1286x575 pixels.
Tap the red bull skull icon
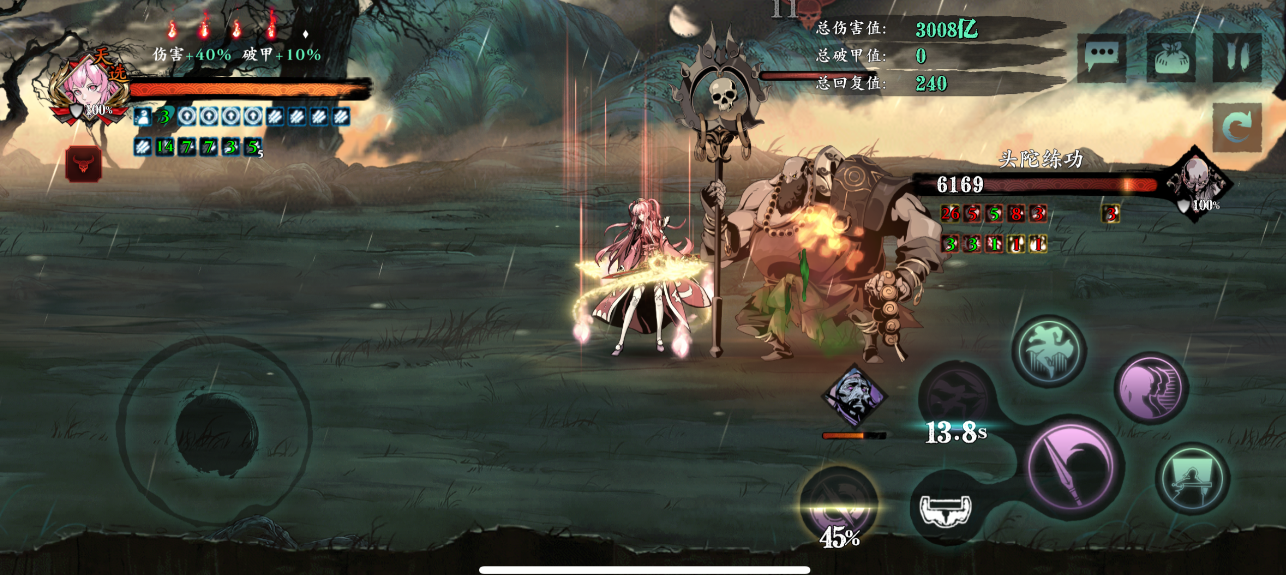tap(83, 163)
